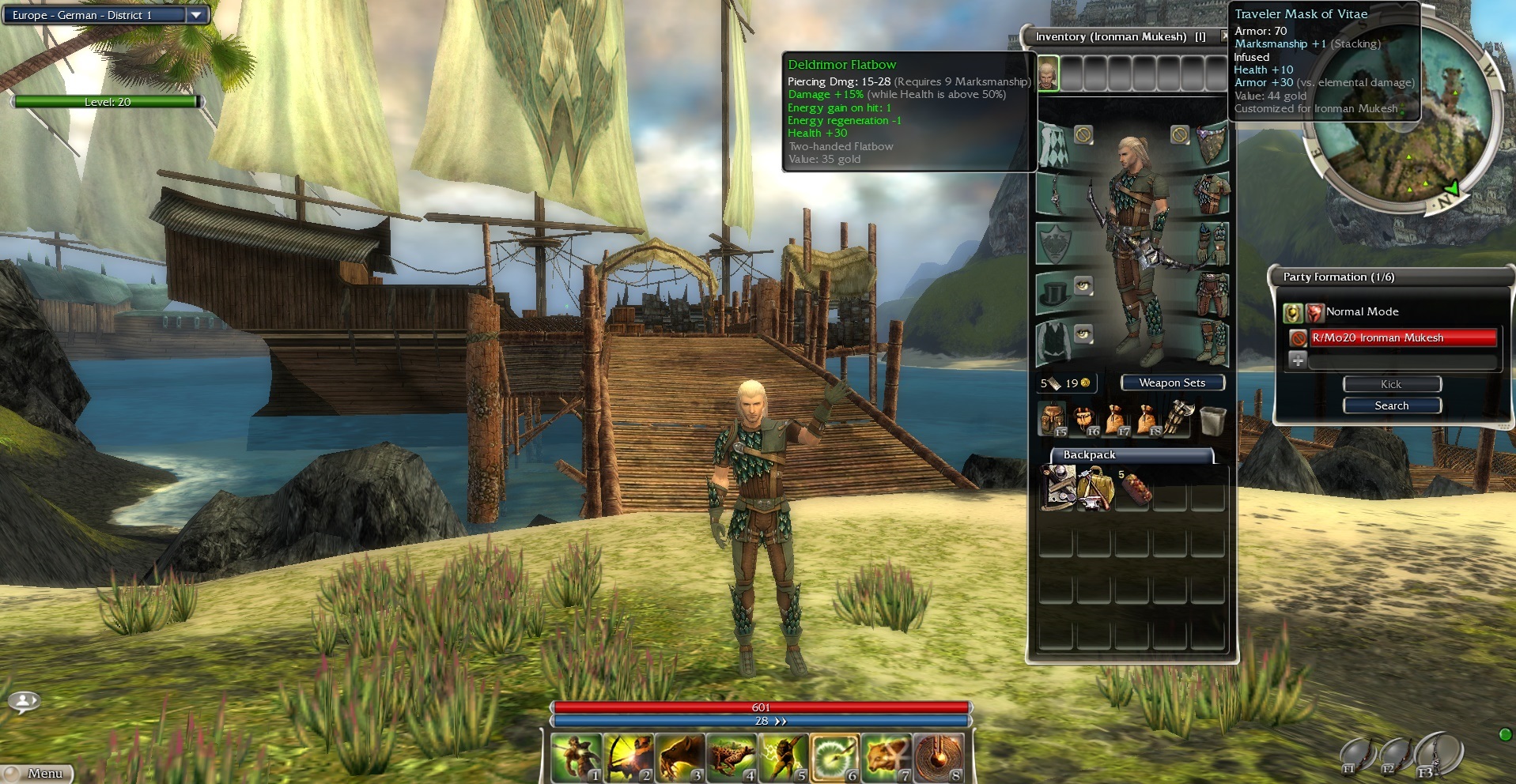This screenshot has height=784, width=1516.
Task: Open the district selection dropdown
Action: click(x=195, y=15)
